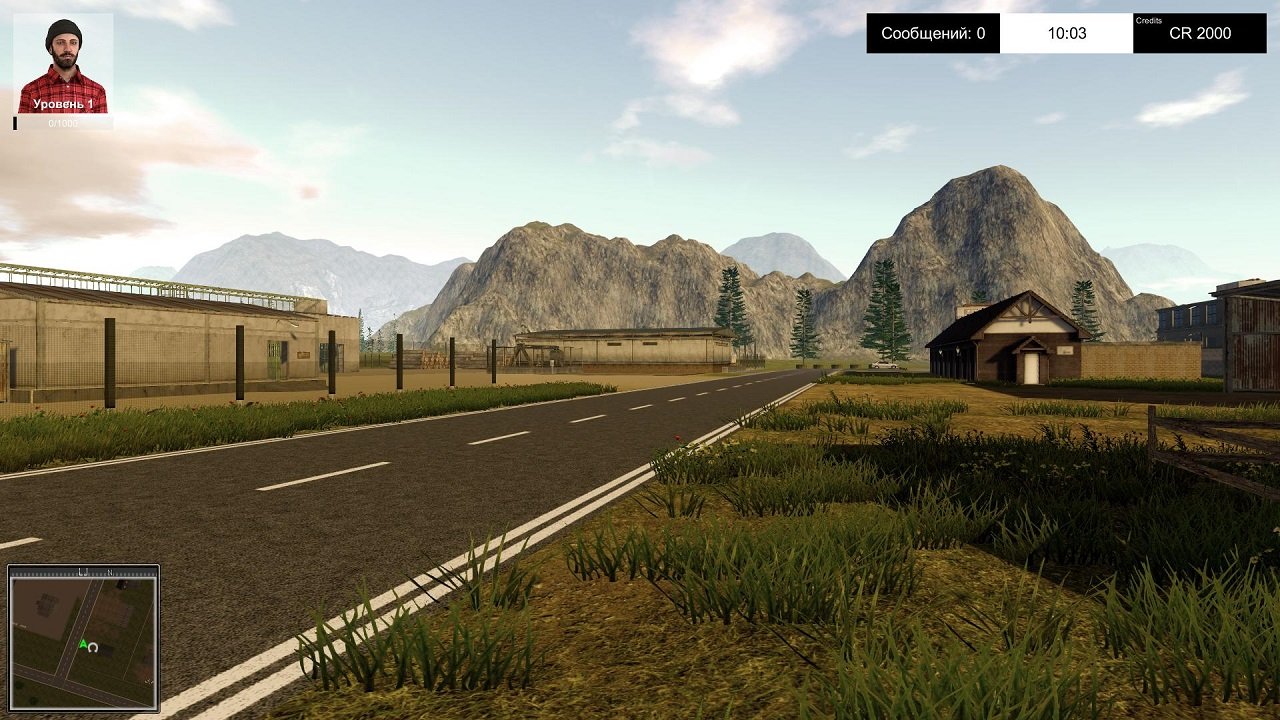The height and width of the screenshot is (720, 1280).
Task: Click the small black tick left of the XP bar
Action: point(15,123)
